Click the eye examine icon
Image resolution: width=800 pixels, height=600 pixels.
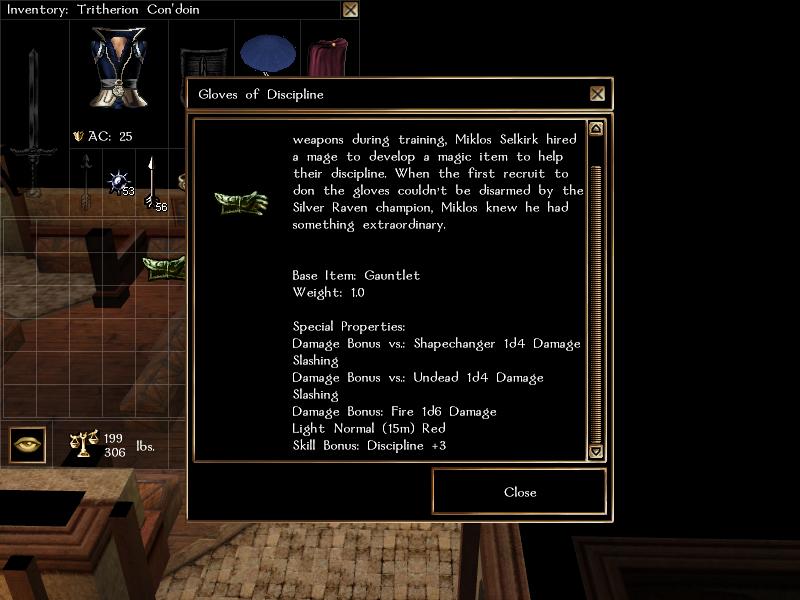coord(28,444)
